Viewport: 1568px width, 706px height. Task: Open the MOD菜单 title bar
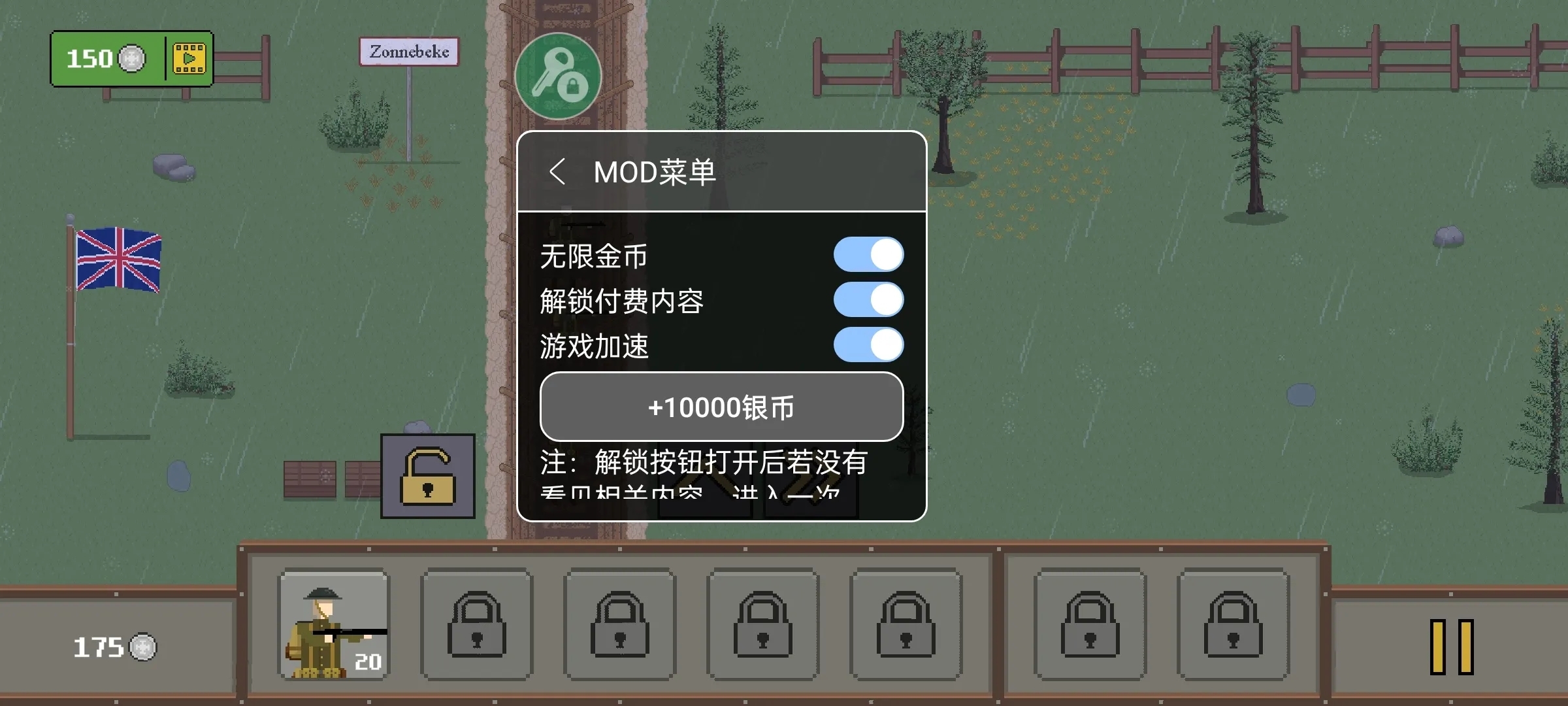[x=653, y=172]
